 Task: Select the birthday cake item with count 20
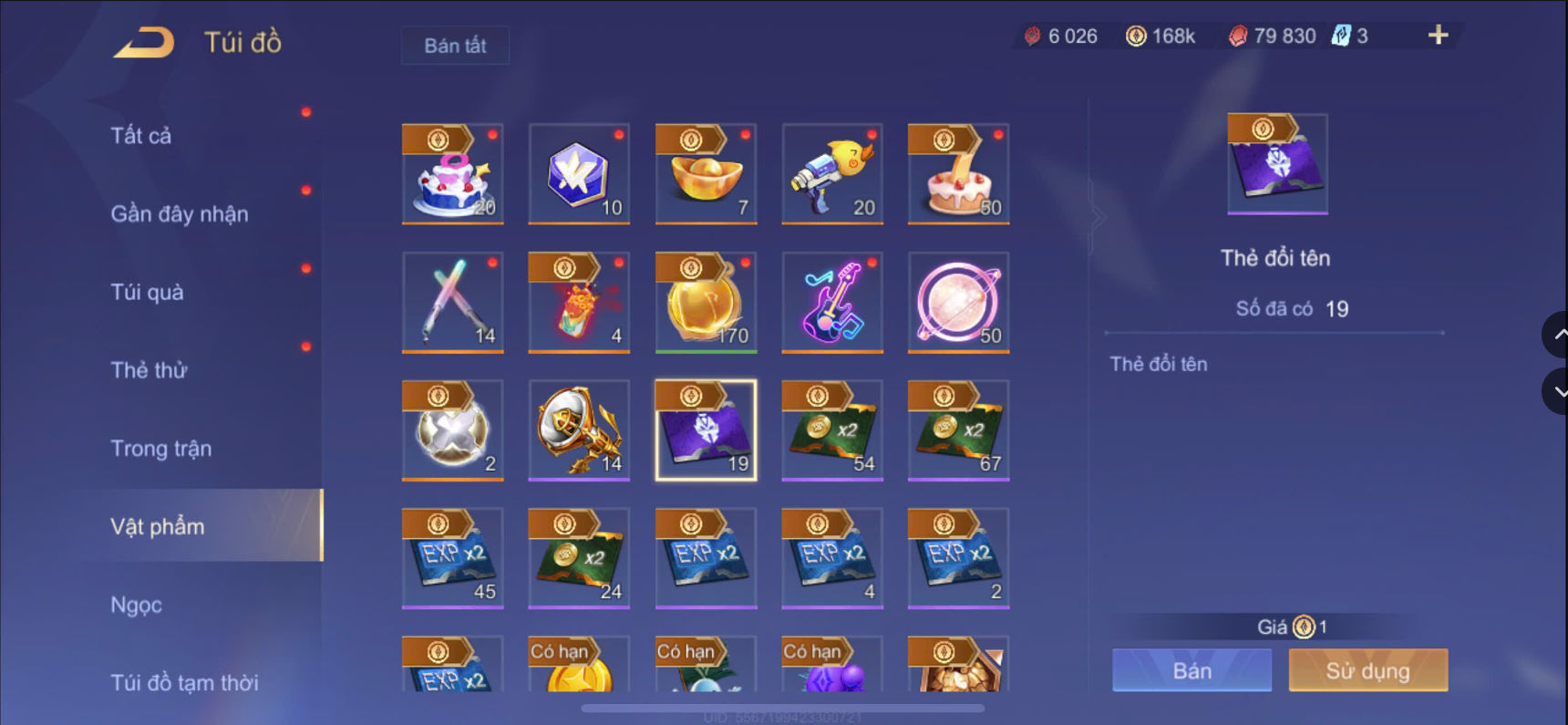(453, 173)
